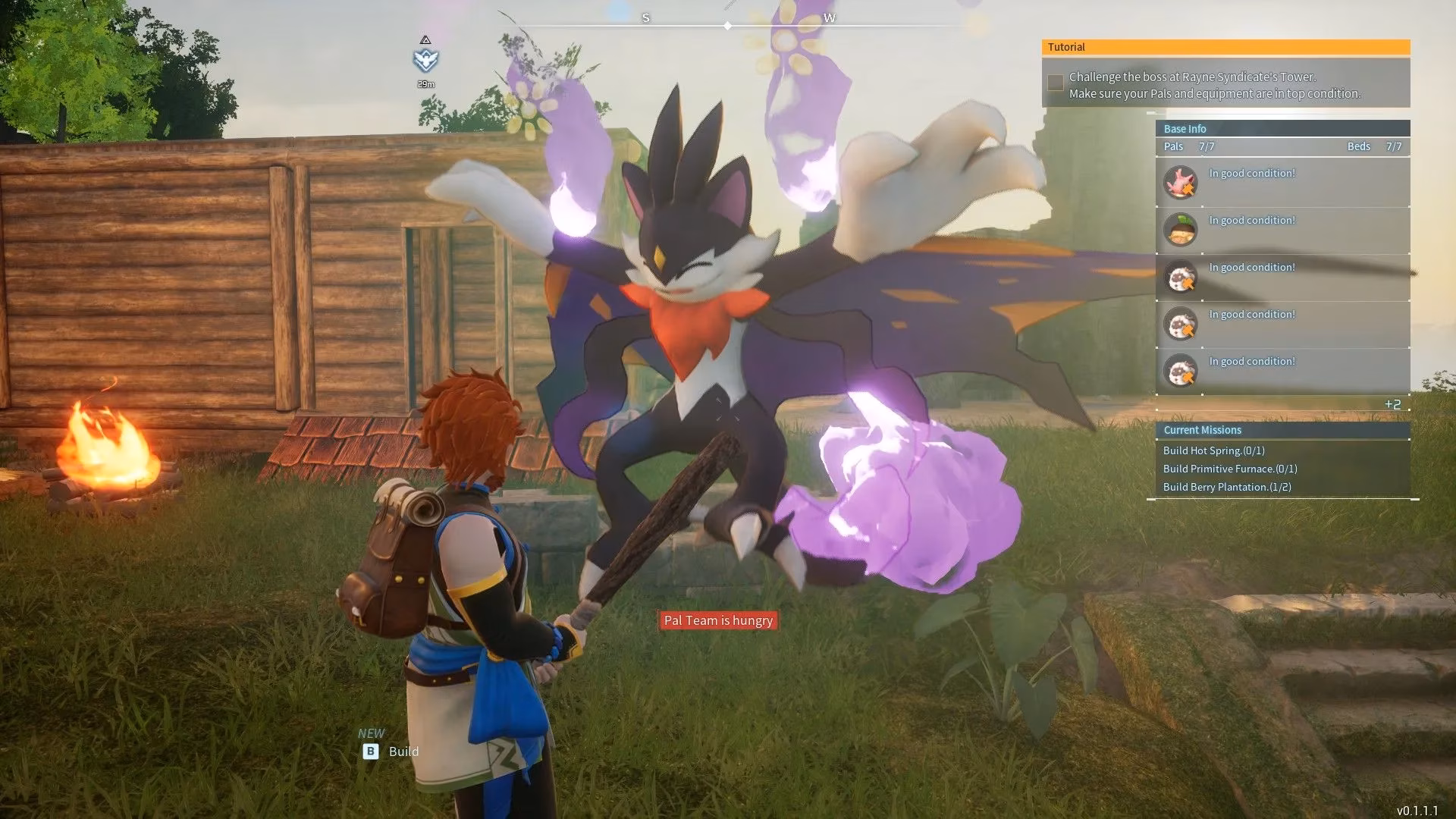1456x819 pixels.
Task: Expand the +2 additional Pals indicator
Action: [1392, 404]
